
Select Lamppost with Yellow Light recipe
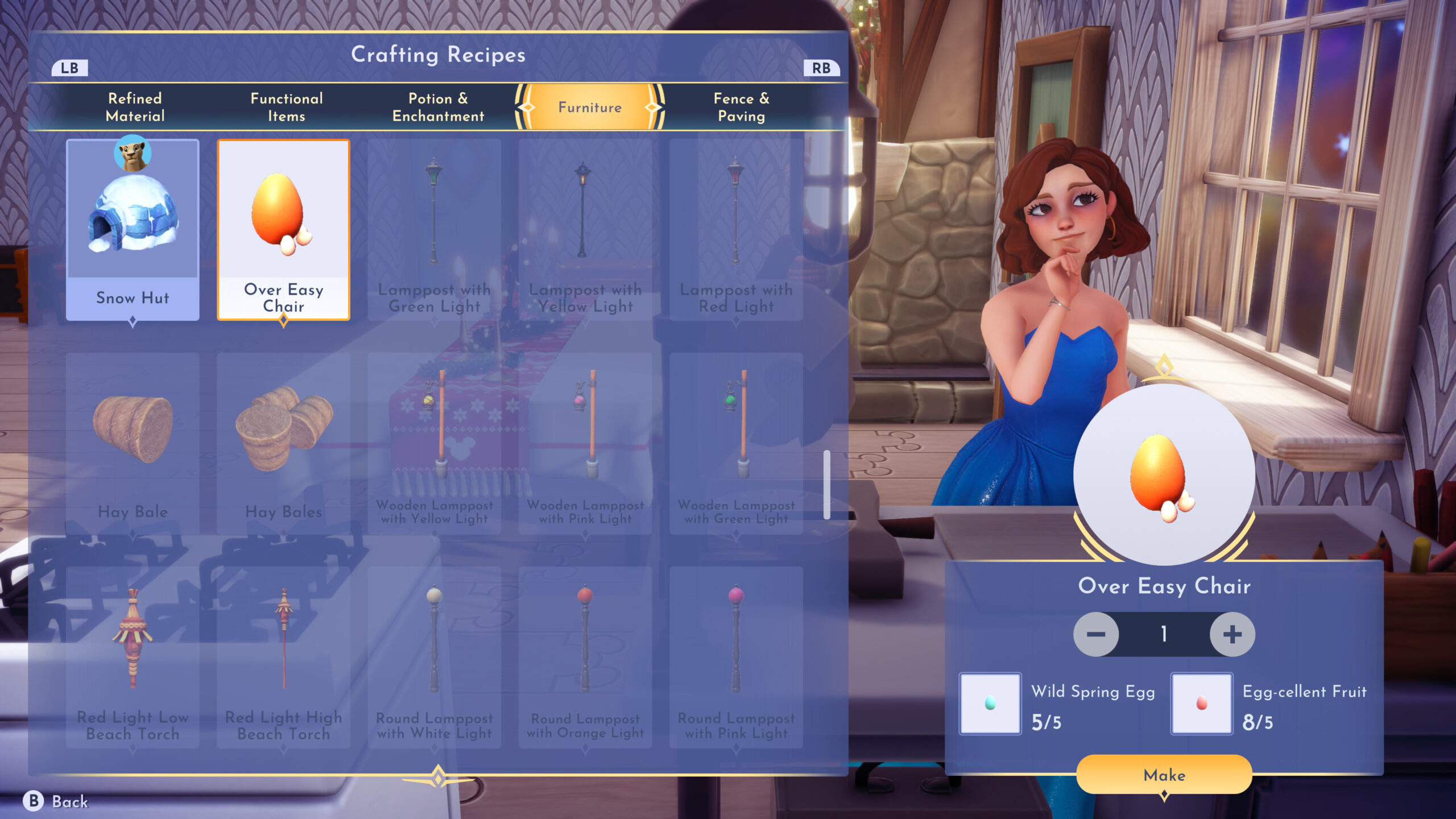tap(585, 230)
